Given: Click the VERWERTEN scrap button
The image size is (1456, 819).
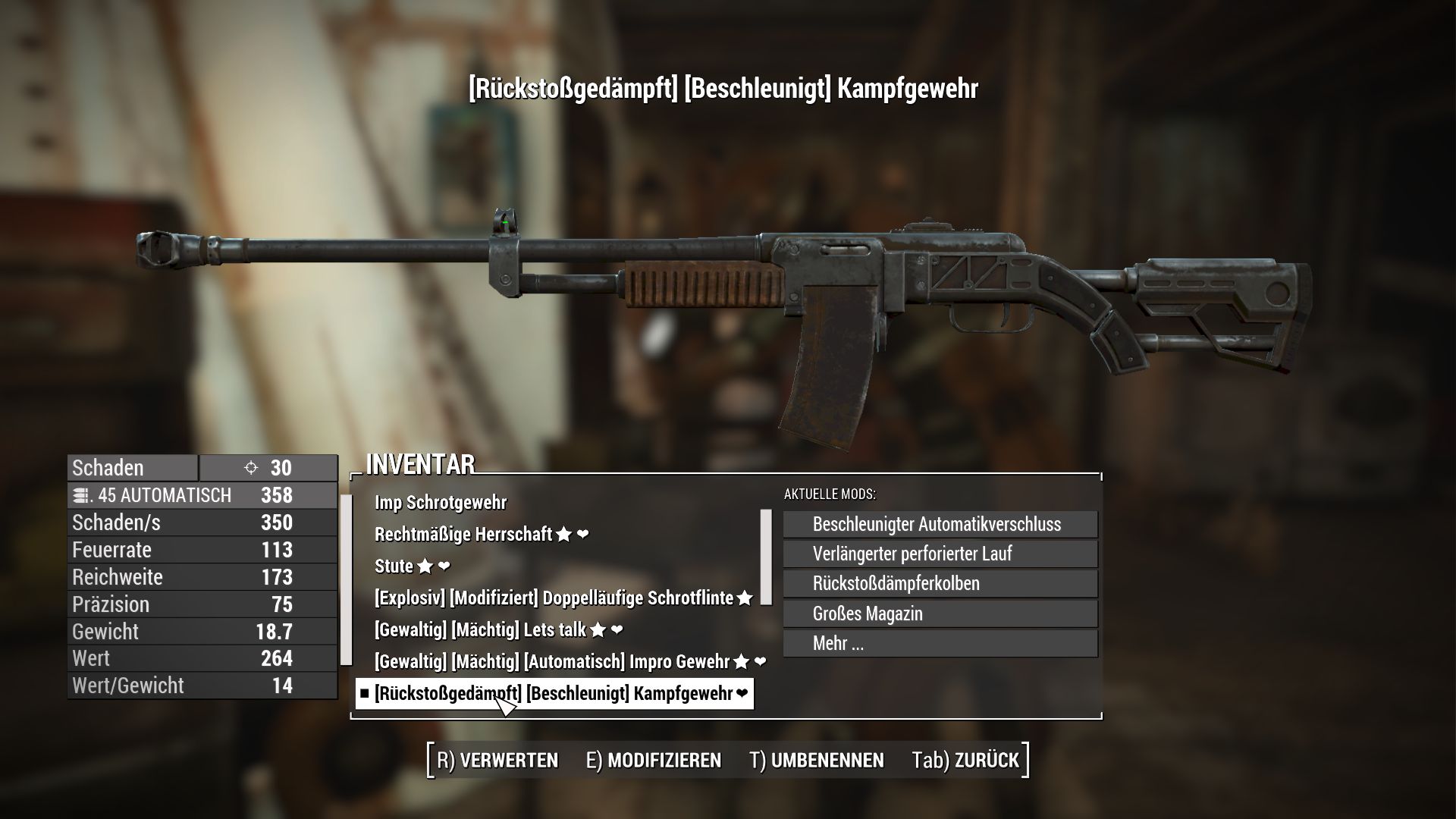Looking at the screenshot, I should point(497,761).
